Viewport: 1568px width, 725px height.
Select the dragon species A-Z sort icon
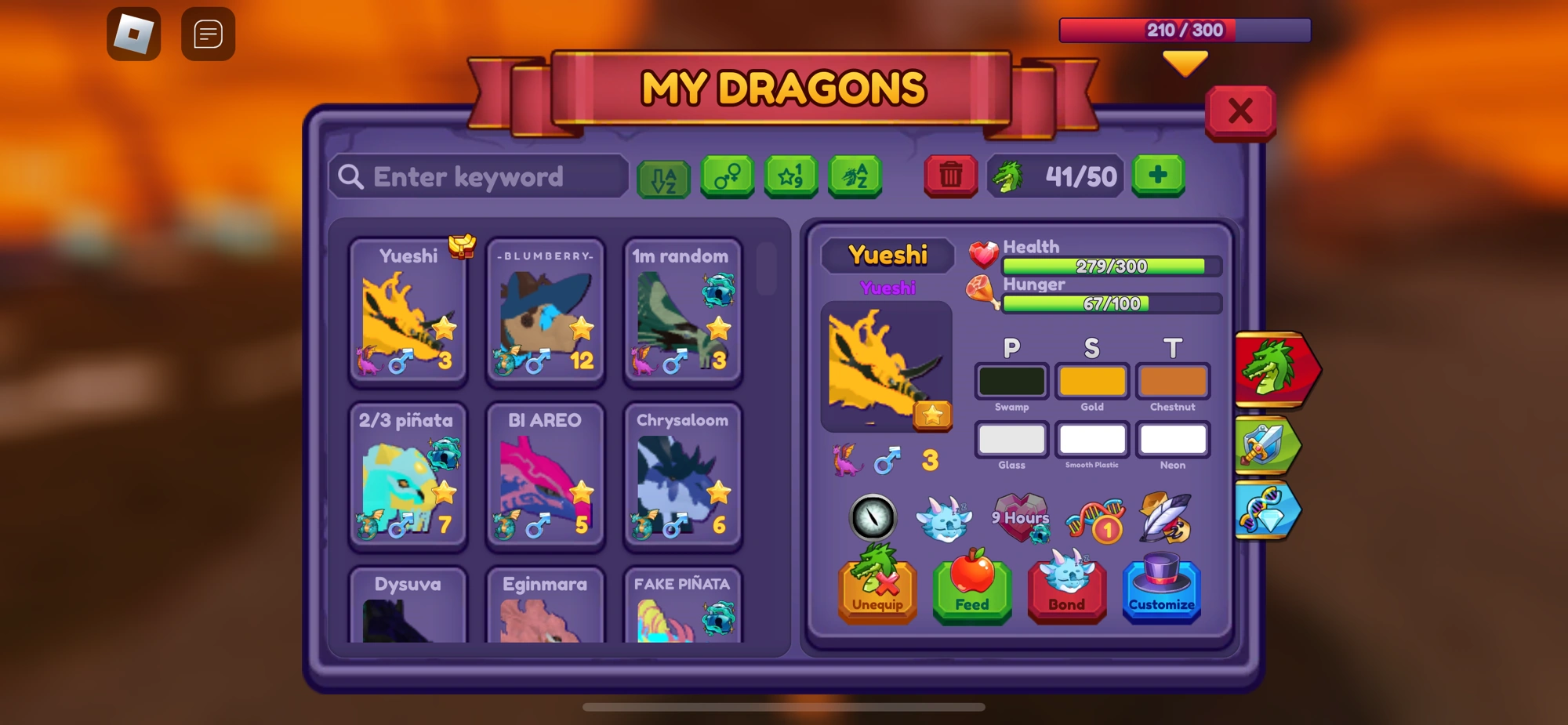[855, 176]
